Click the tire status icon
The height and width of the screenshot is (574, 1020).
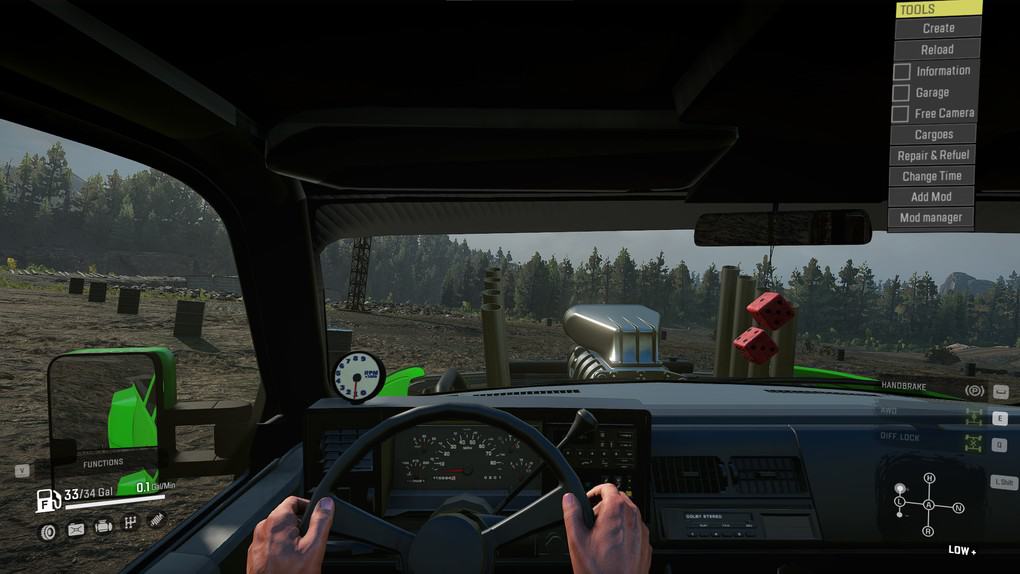point(47,531)
